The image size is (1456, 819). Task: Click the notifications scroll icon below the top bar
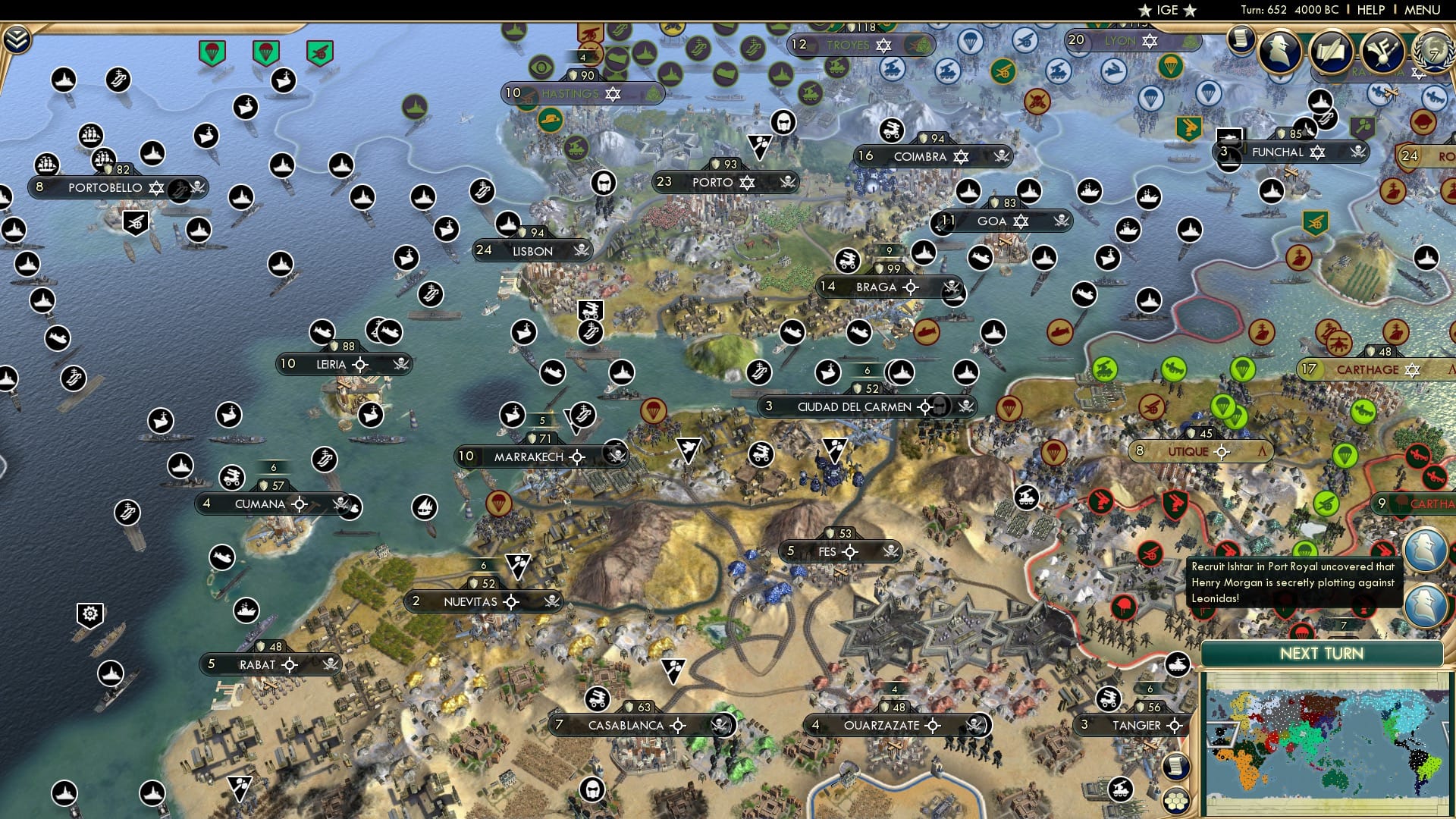(1241, 39)
